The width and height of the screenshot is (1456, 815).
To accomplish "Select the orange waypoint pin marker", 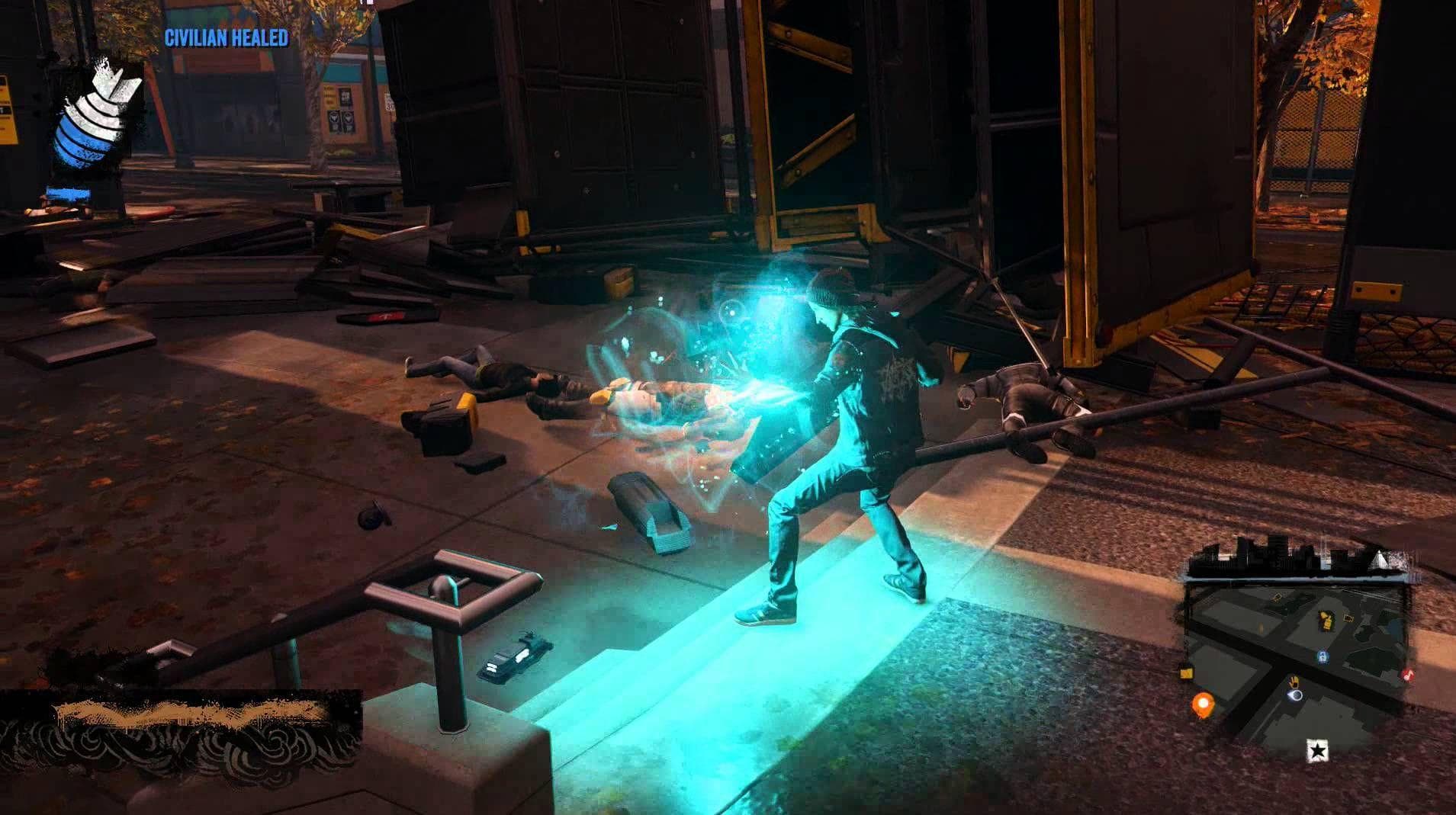I will [1203, 704].
